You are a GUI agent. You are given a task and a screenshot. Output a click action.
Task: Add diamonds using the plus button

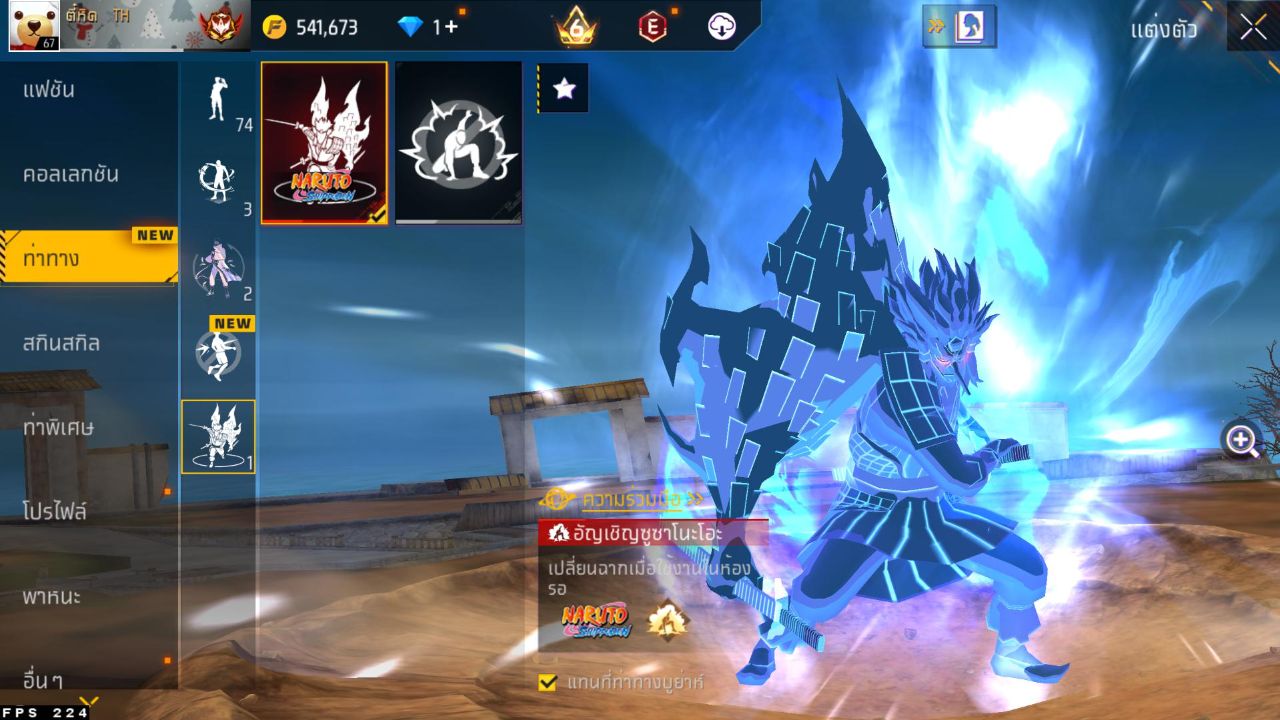[x=451, y=27]
